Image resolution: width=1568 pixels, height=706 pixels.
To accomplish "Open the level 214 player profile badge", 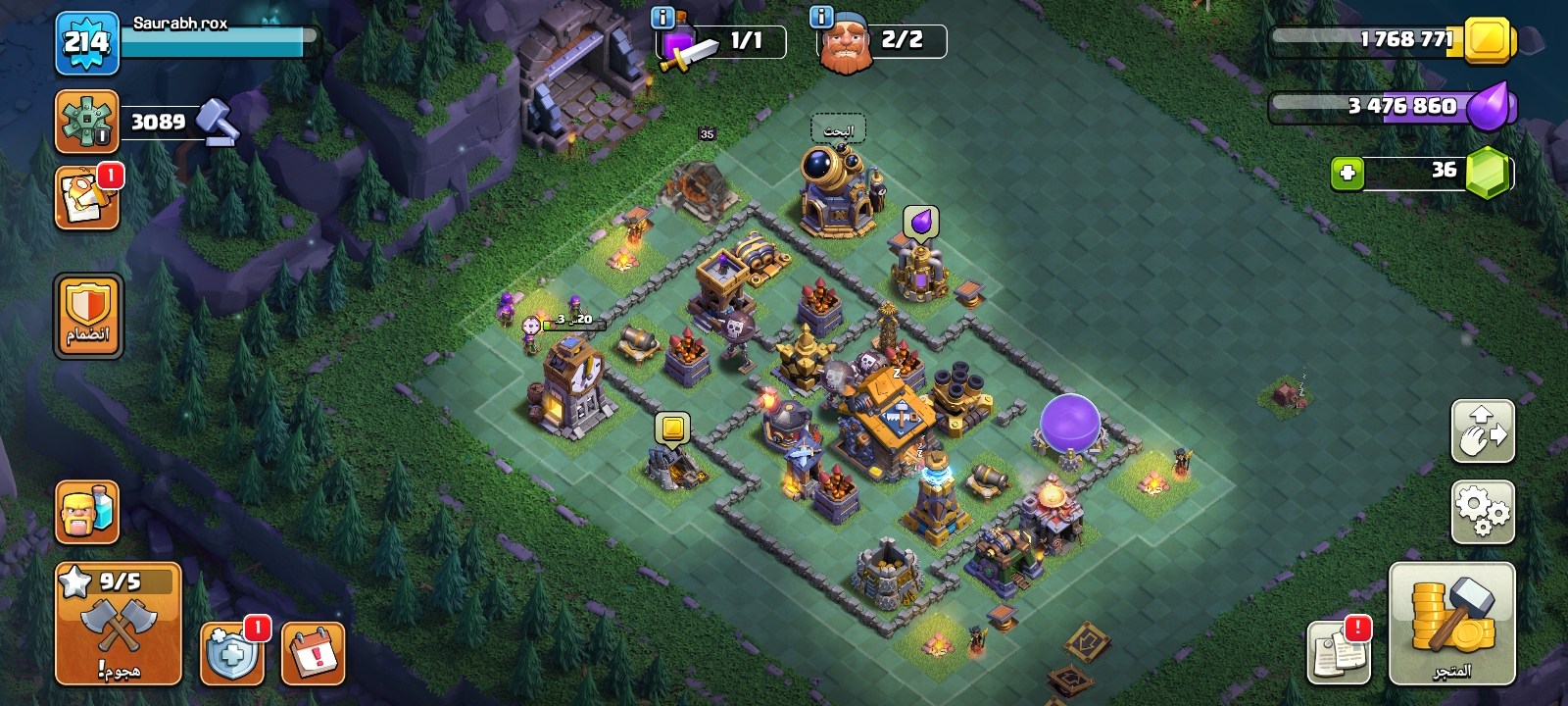I will 86,43.
